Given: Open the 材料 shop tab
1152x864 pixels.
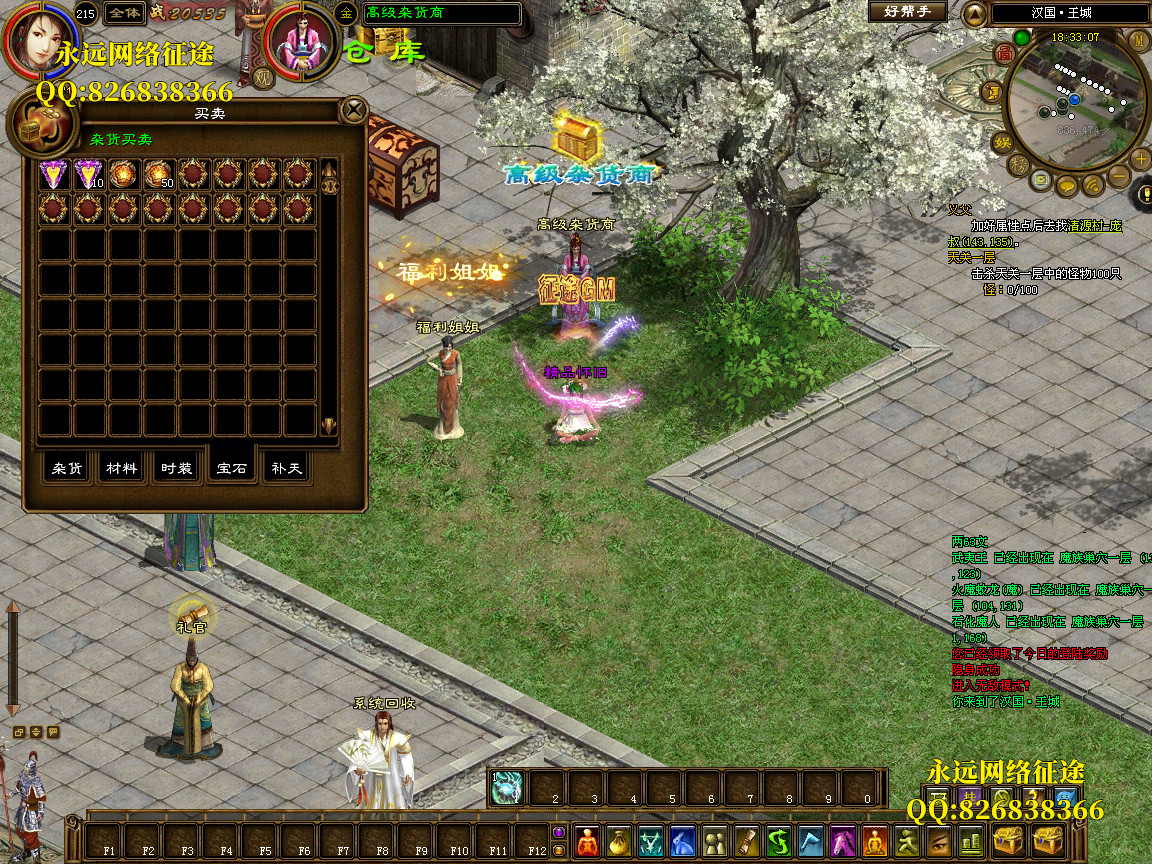Looking at the screenshot, I should (x=122, y=468).
